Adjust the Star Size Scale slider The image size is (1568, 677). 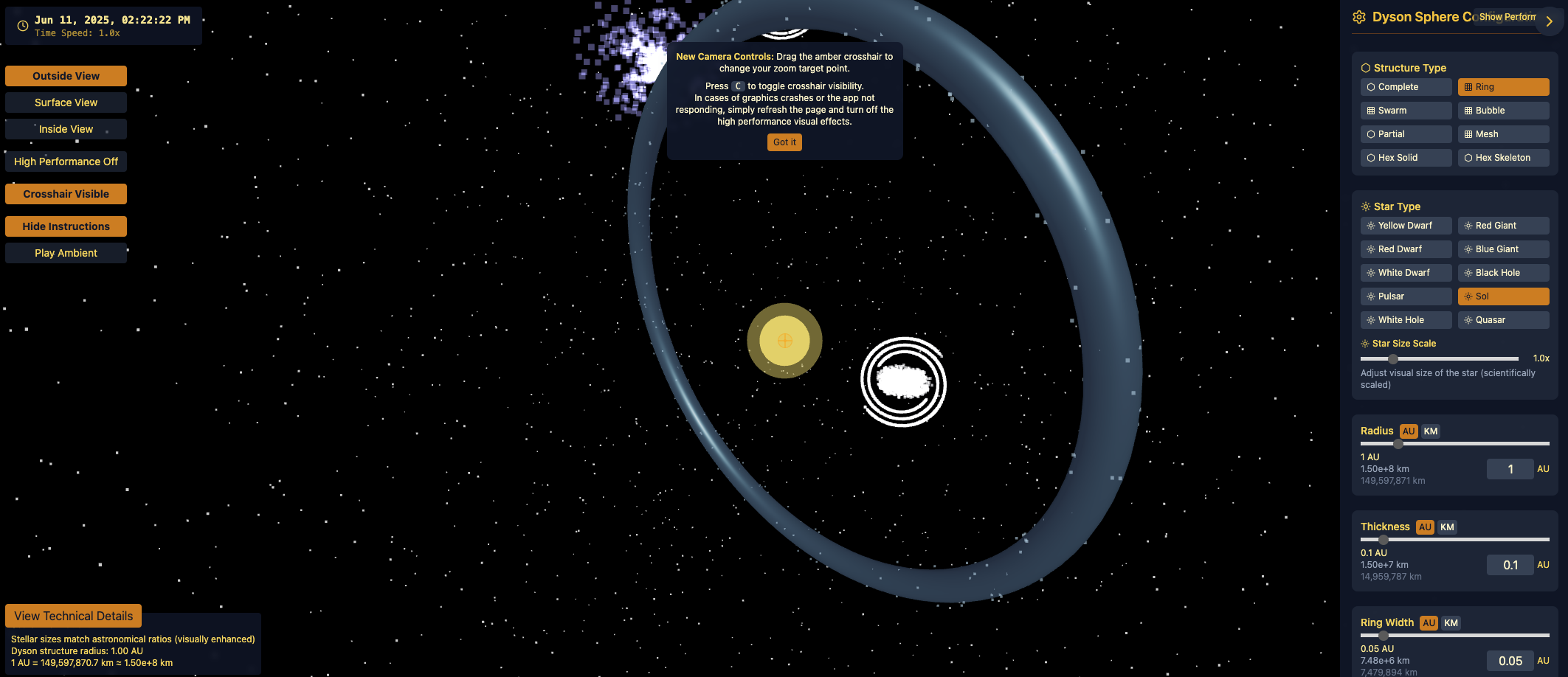(1393, 358)
